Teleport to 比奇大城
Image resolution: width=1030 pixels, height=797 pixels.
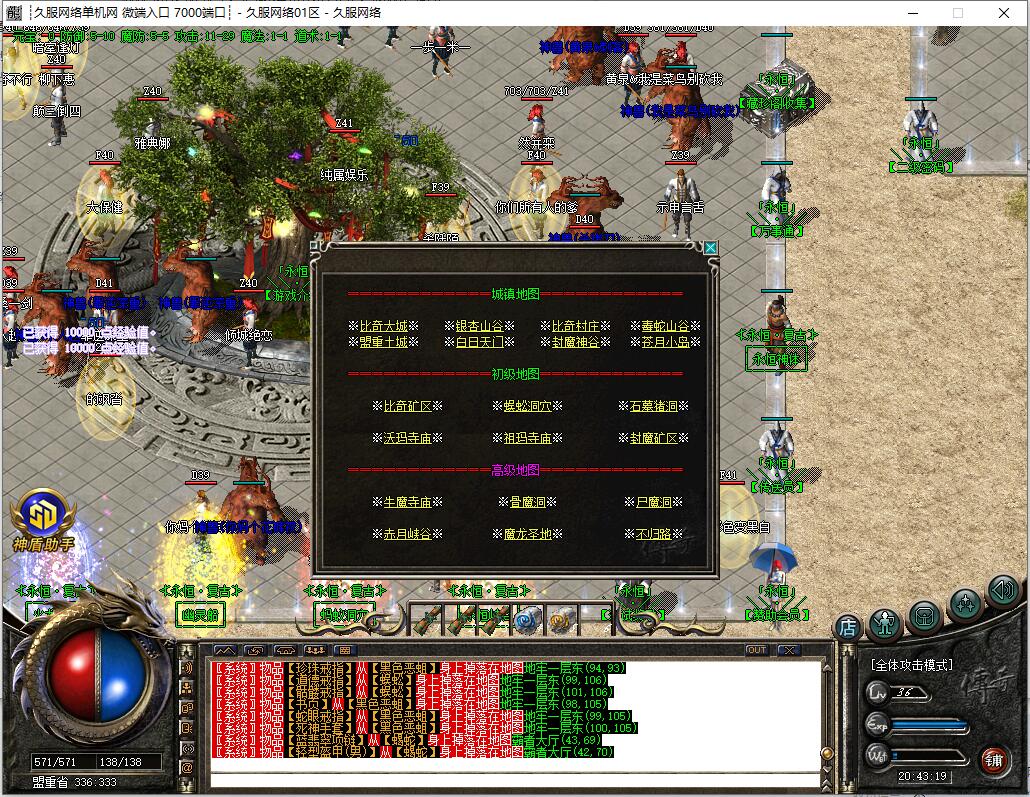click(x=384, y=326)
